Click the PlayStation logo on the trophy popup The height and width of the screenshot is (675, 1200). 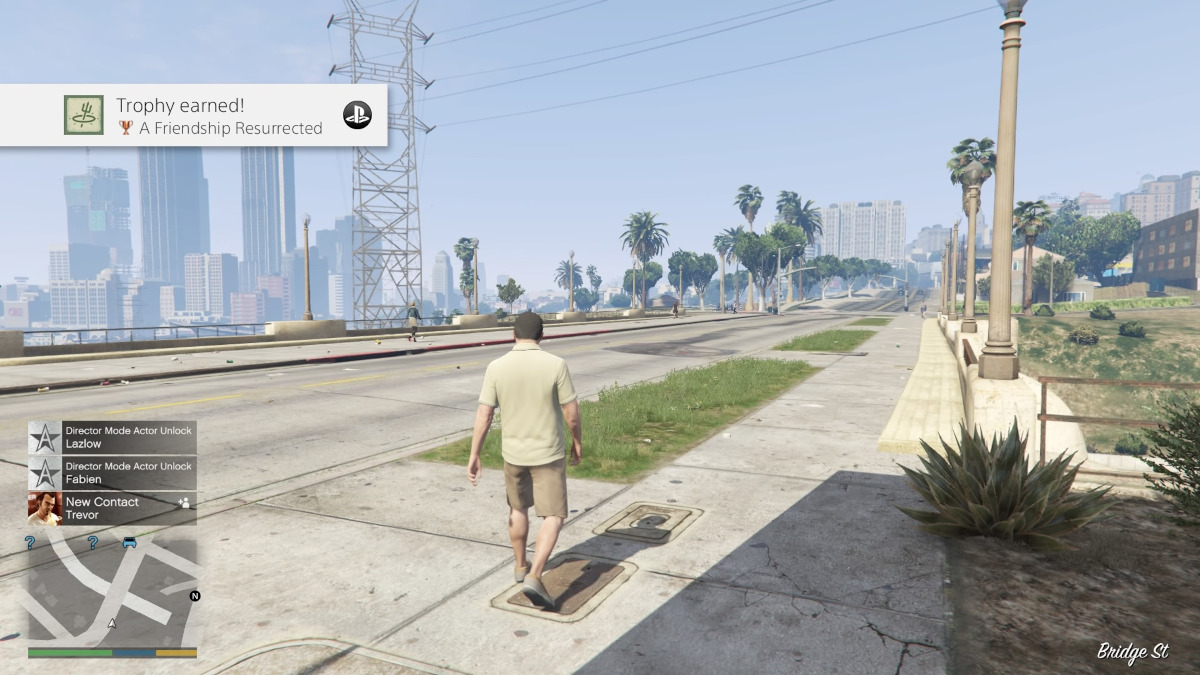[357, 115]
